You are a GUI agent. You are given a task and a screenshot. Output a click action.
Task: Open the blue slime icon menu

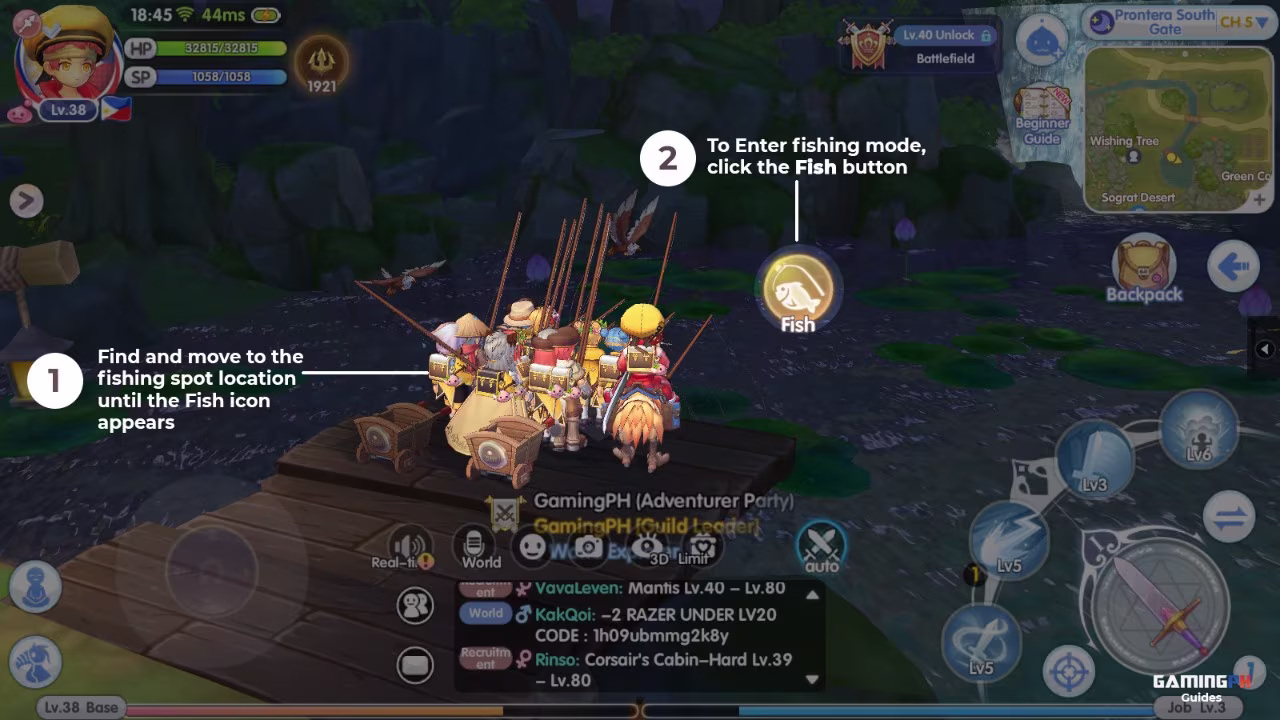(x=1042, y=42)
